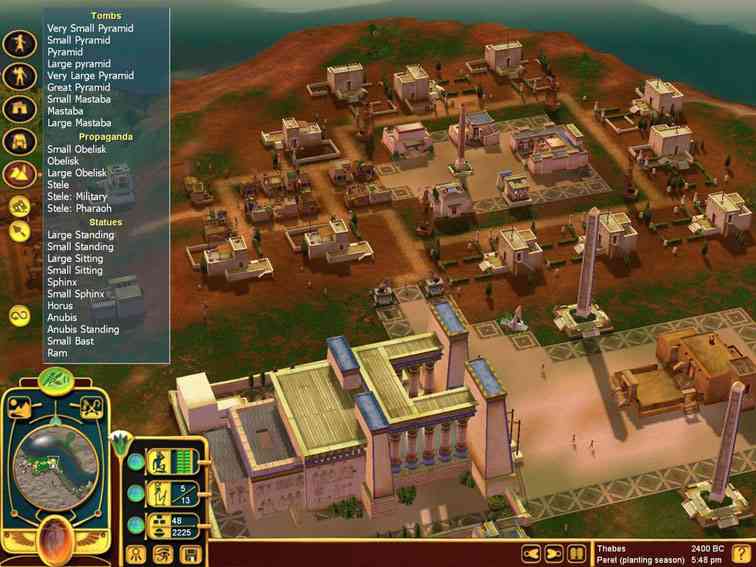Choose Stele: Pharaoh entry
This screenshot has height=567, width=756.
(x=79, y=209)
